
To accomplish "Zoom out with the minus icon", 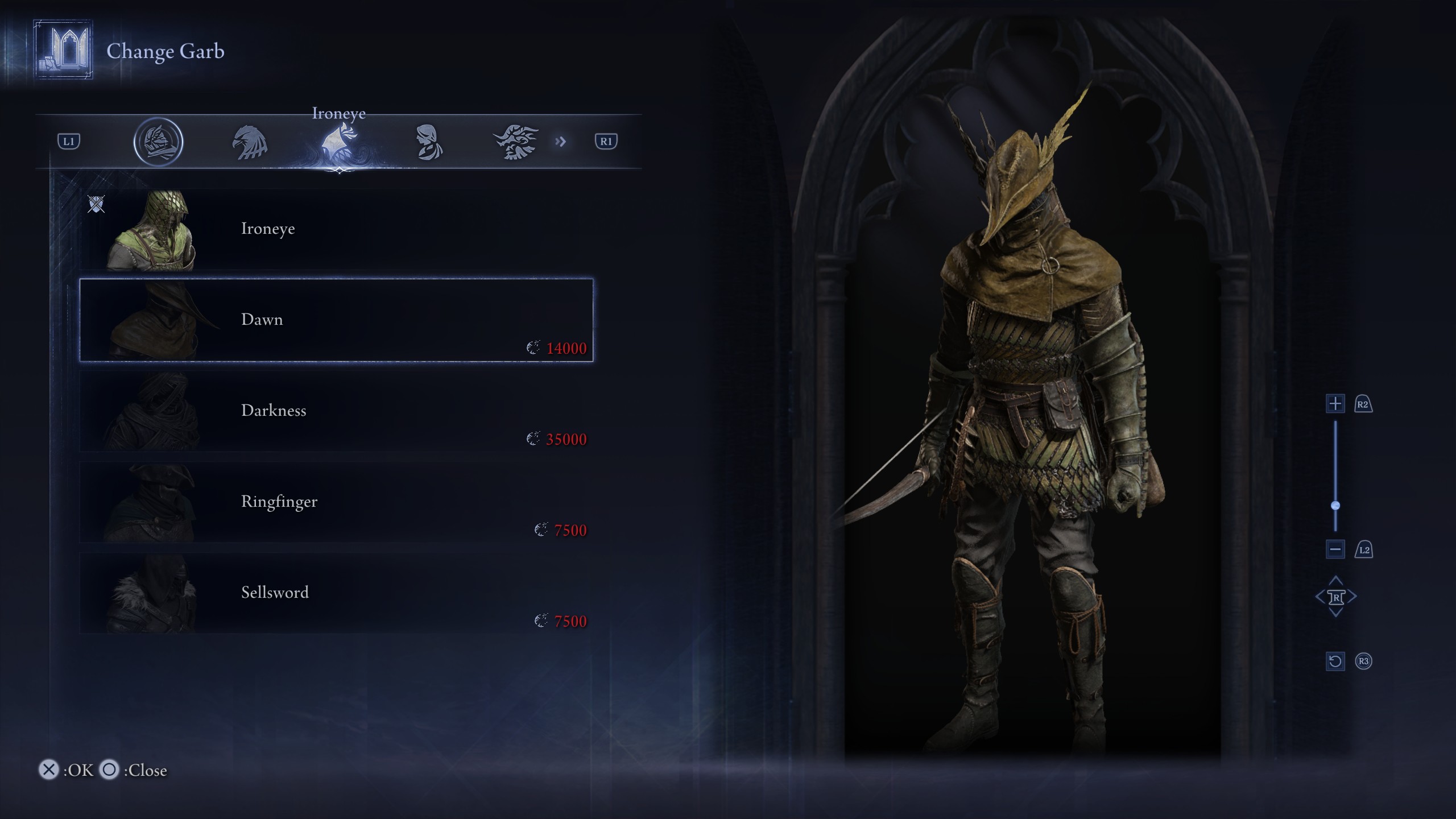I will (1335, 549).
